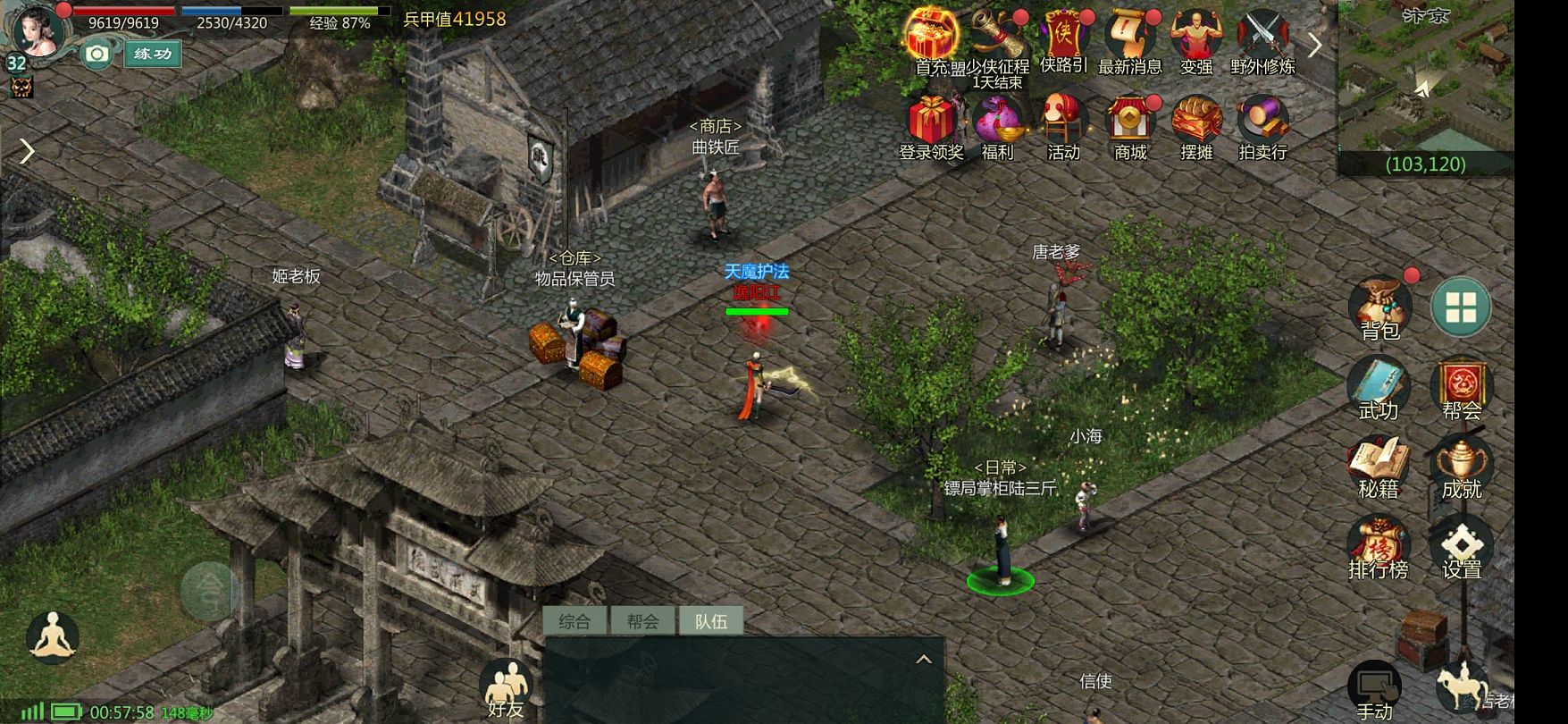Open the 福利 welfare bag icon
1568x724 pixels.
997,127
